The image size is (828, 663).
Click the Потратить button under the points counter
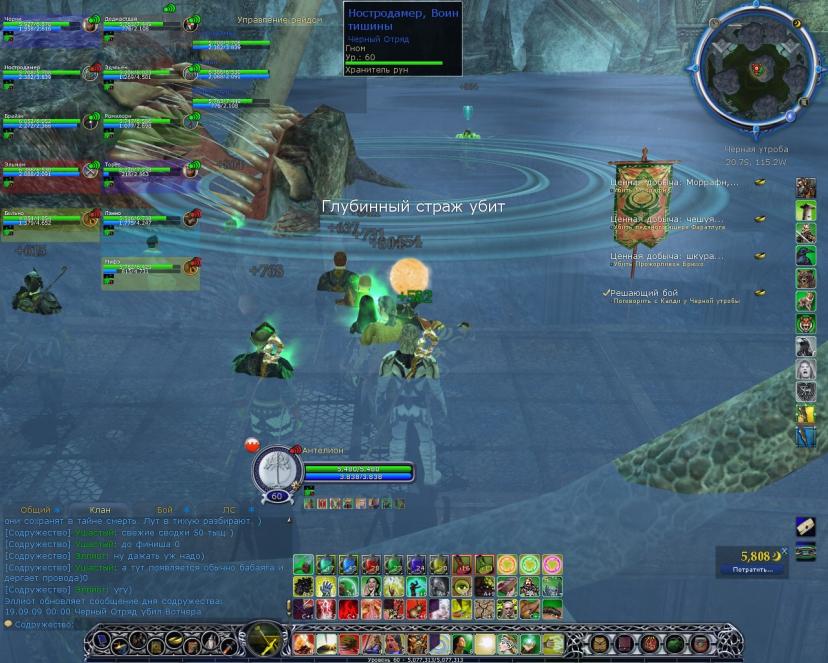(752, 570)
